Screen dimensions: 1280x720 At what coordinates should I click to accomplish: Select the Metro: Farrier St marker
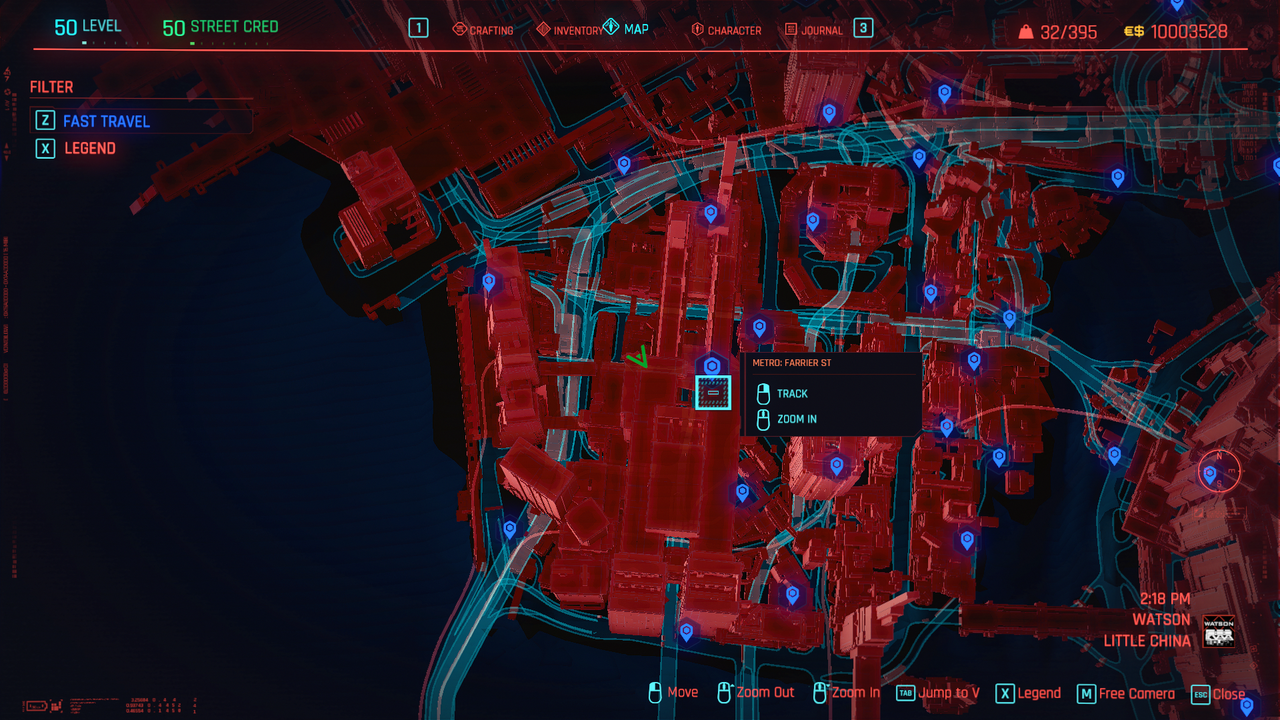713,392
